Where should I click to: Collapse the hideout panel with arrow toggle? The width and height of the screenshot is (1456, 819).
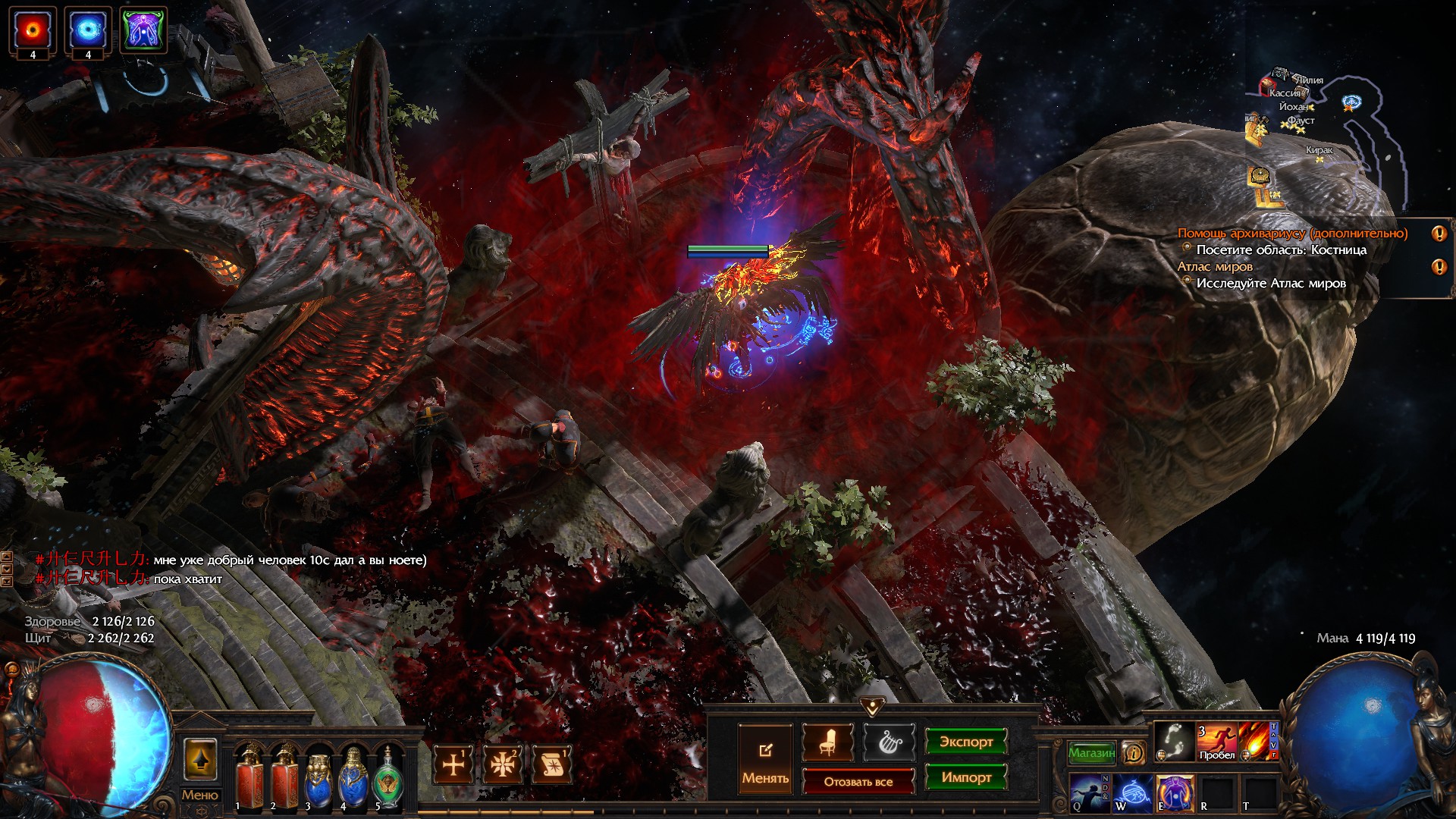pos(872,707)
